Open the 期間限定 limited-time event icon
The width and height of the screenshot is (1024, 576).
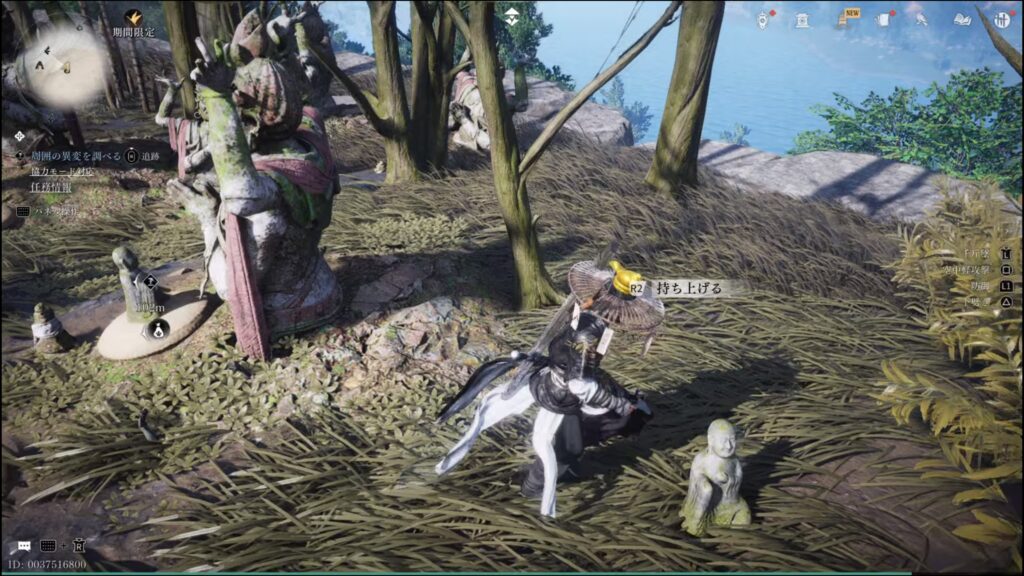point(133,18)
